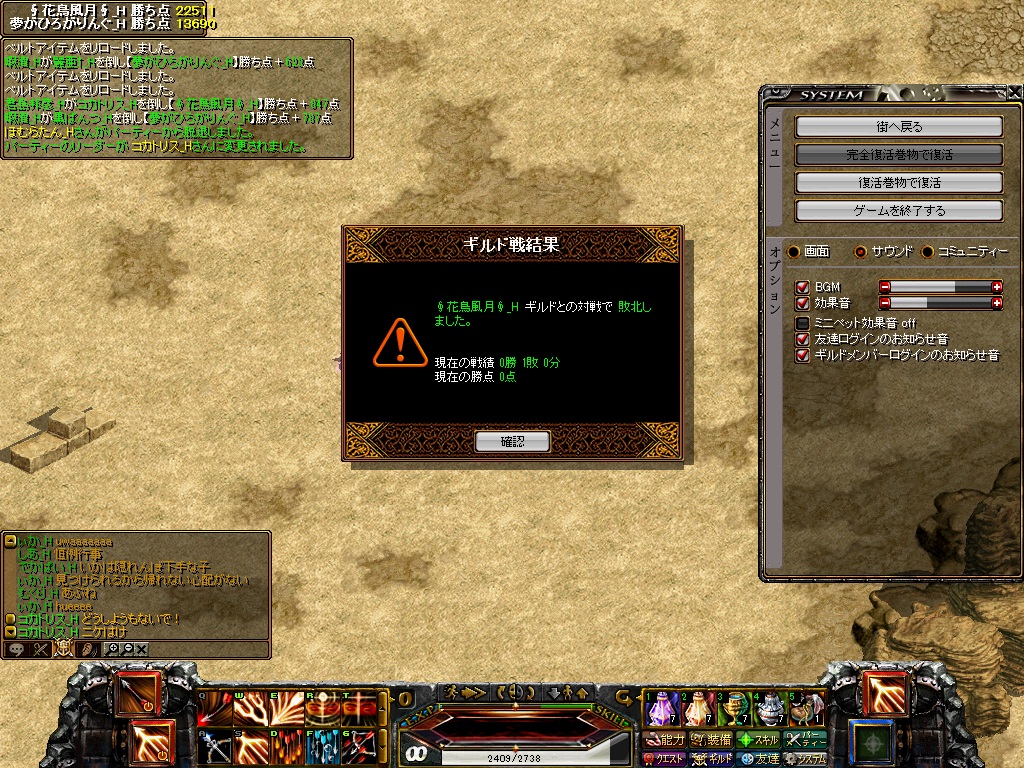
Task: Toggle the 効果音 sound effects checkbox
Action: coord(802,303)
